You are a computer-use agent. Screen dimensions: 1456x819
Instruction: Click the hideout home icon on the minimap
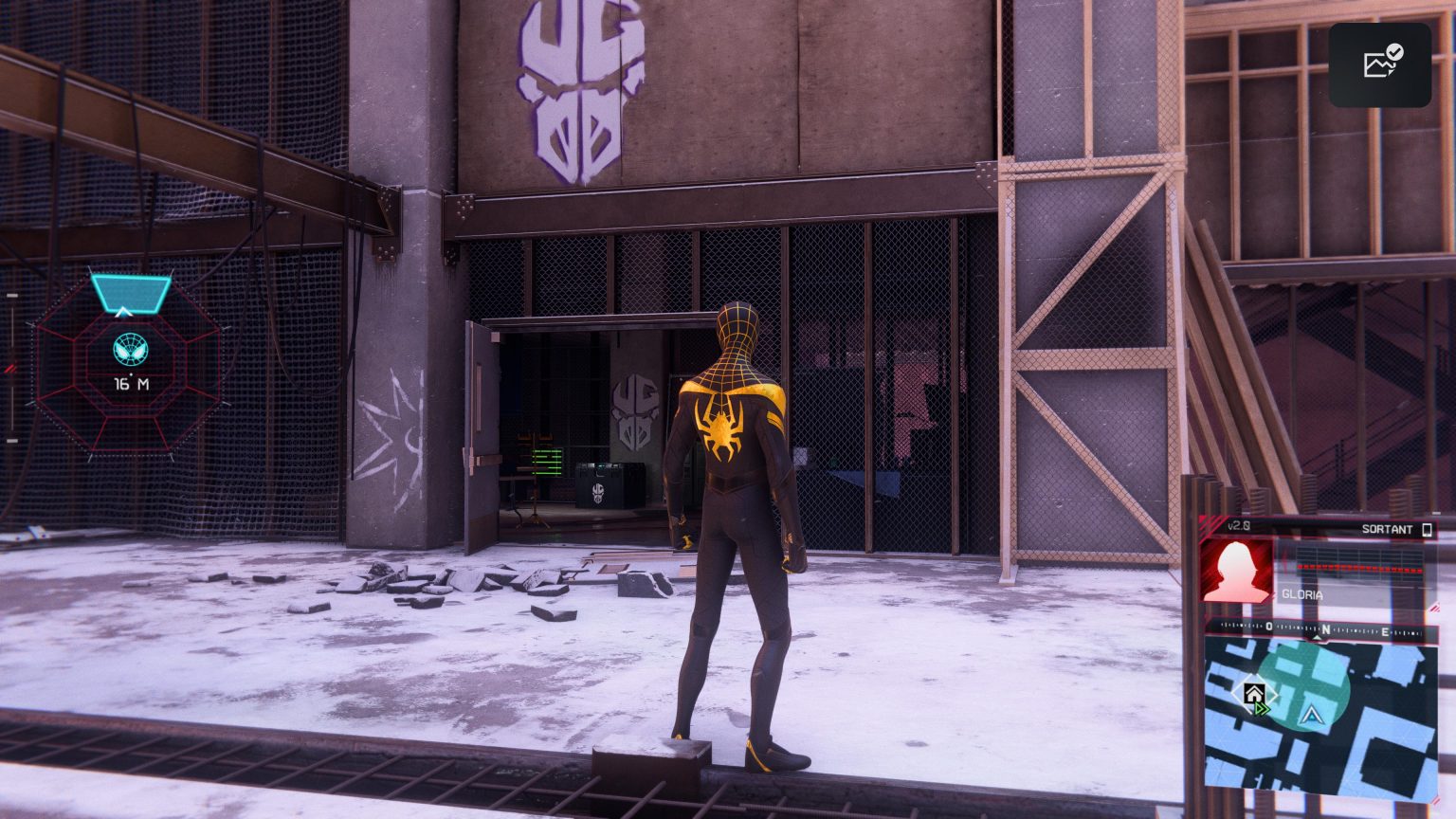pyautogui.click(x=1254, y=692)
